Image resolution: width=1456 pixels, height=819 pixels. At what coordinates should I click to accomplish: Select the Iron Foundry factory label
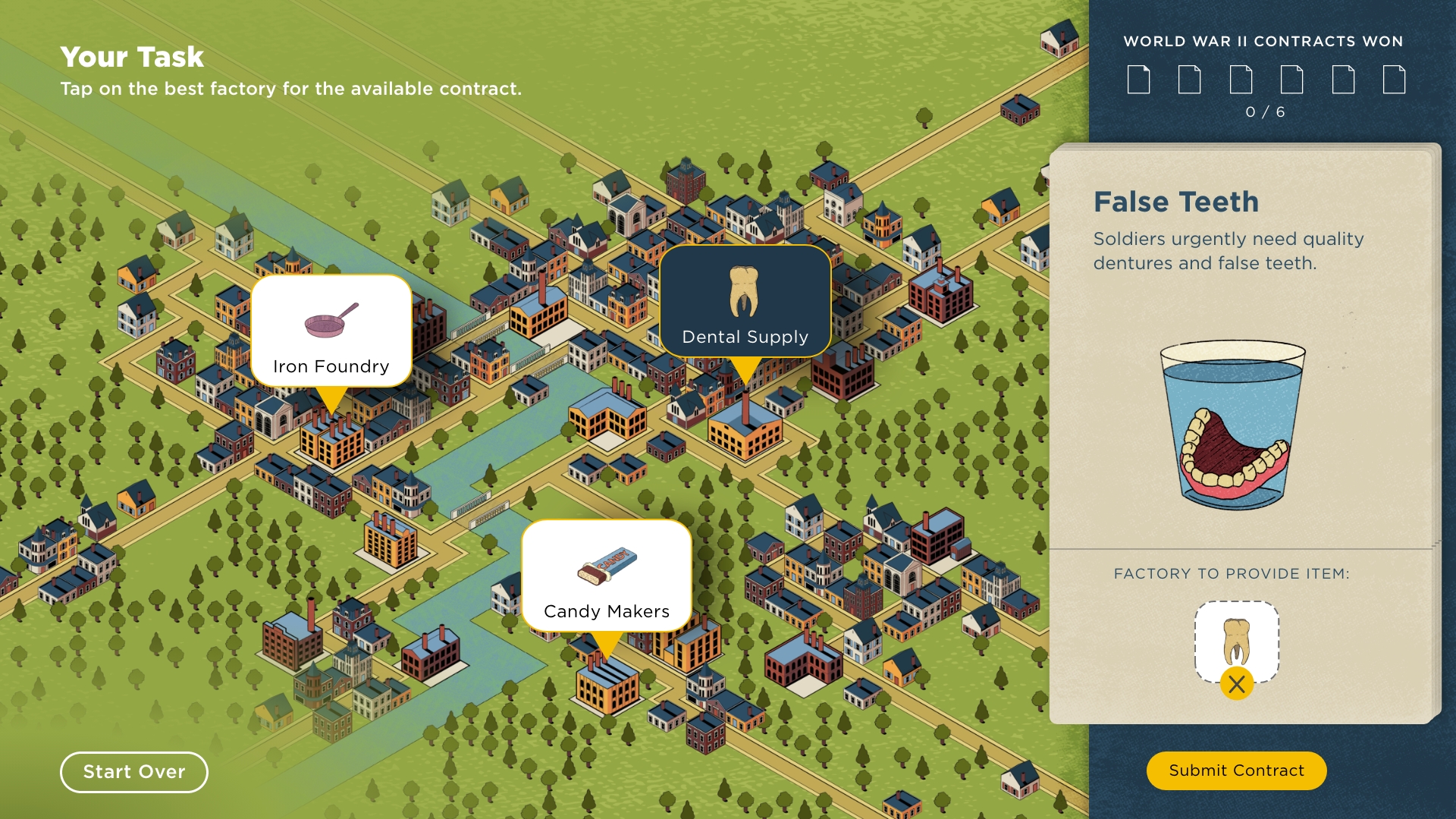(331, 331)
